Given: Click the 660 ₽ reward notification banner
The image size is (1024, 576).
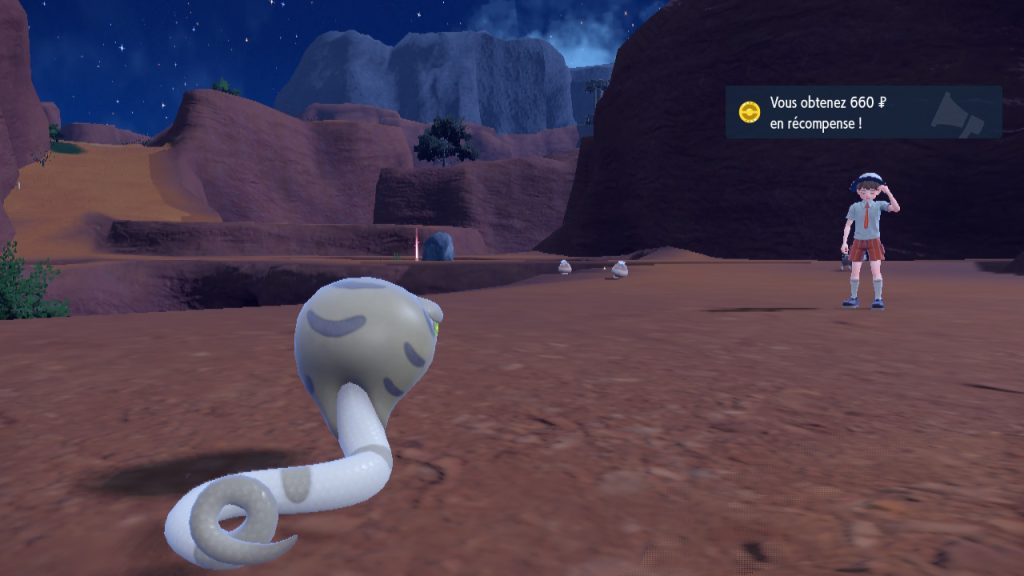Looking at the screenshot, I should [x=863, y=112].
